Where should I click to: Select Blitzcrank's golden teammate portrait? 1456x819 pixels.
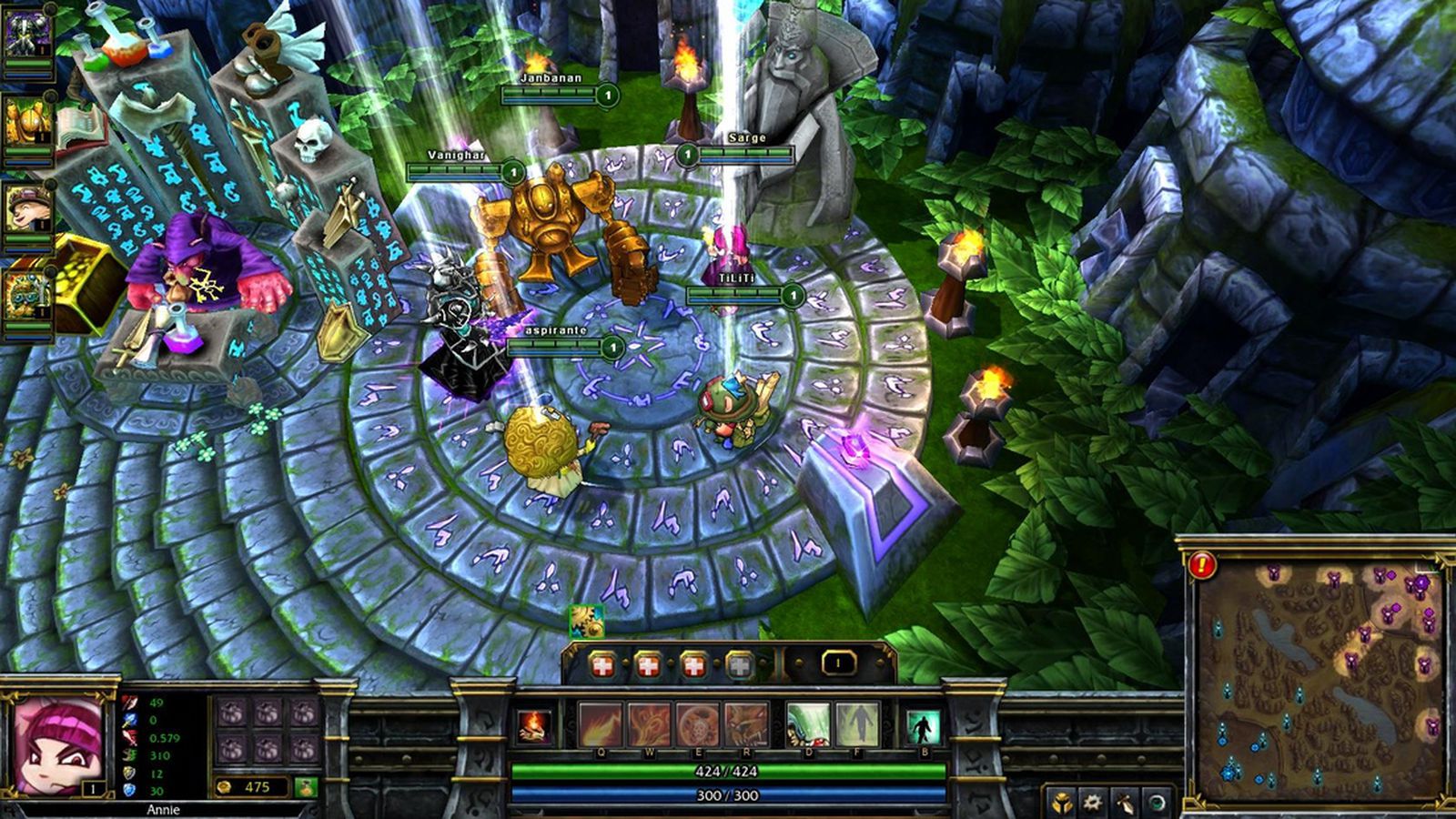coord(26,126)
